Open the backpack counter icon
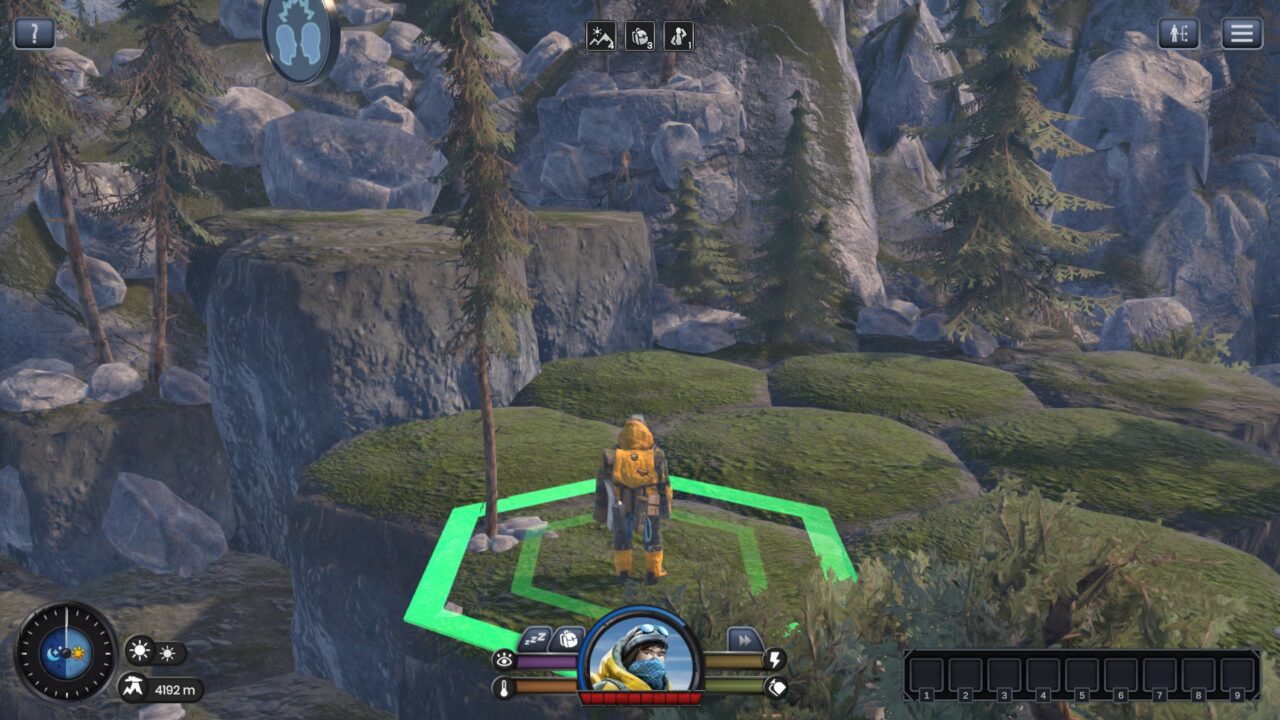 click(640, 37)
